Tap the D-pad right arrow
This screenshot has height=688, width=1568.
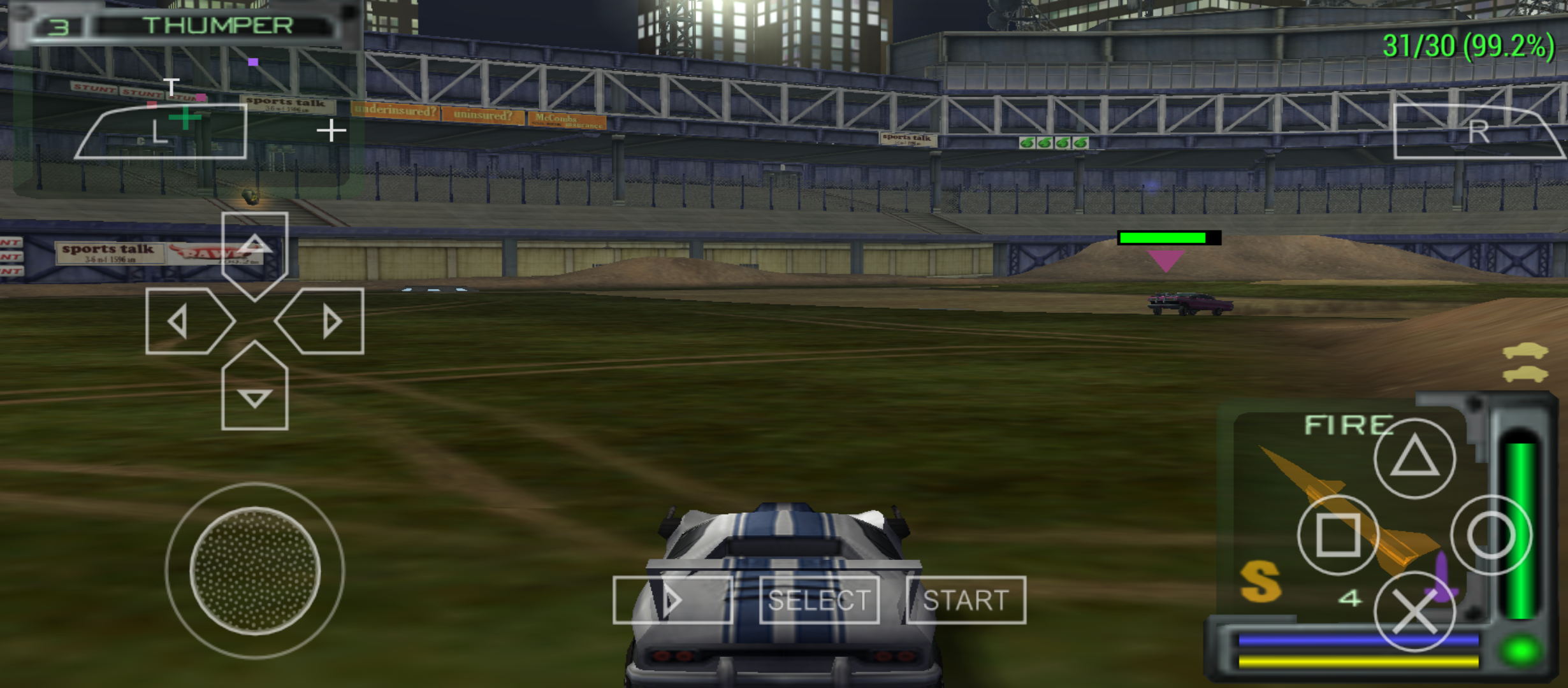(324, 321)
